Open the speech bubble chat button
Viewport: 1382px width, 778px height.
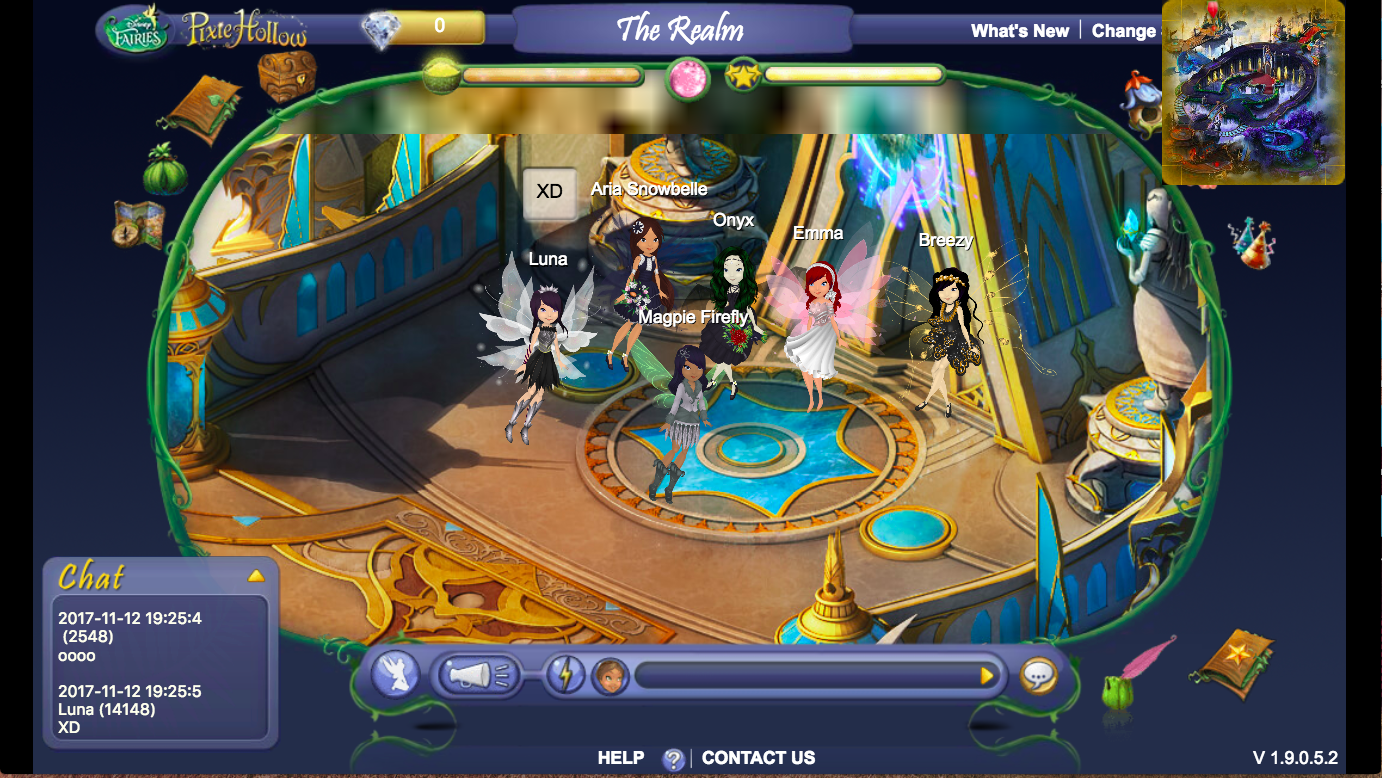[1039, 676]
